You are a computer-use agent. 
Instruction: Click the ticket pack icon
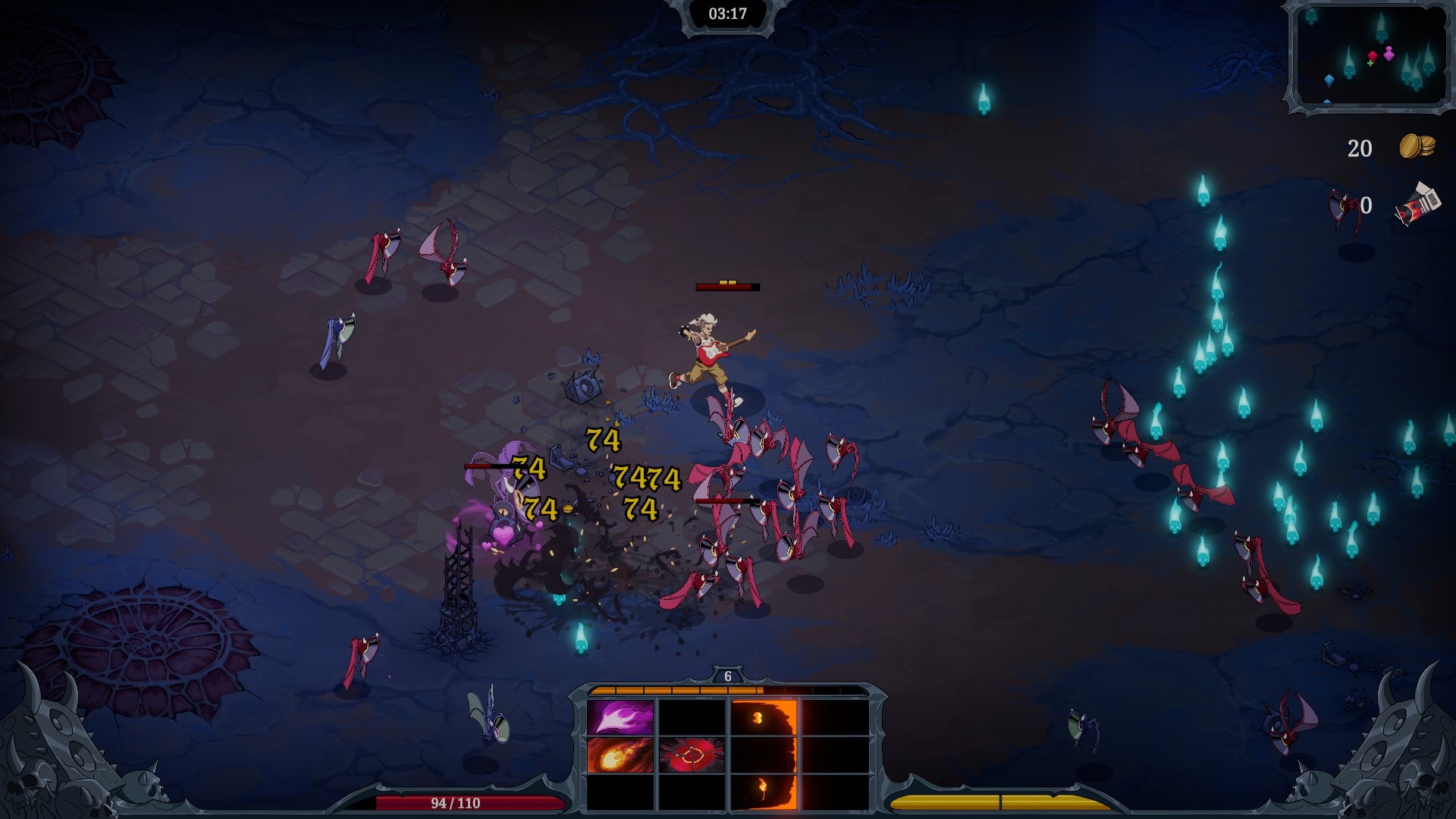tap(1417, 205)
